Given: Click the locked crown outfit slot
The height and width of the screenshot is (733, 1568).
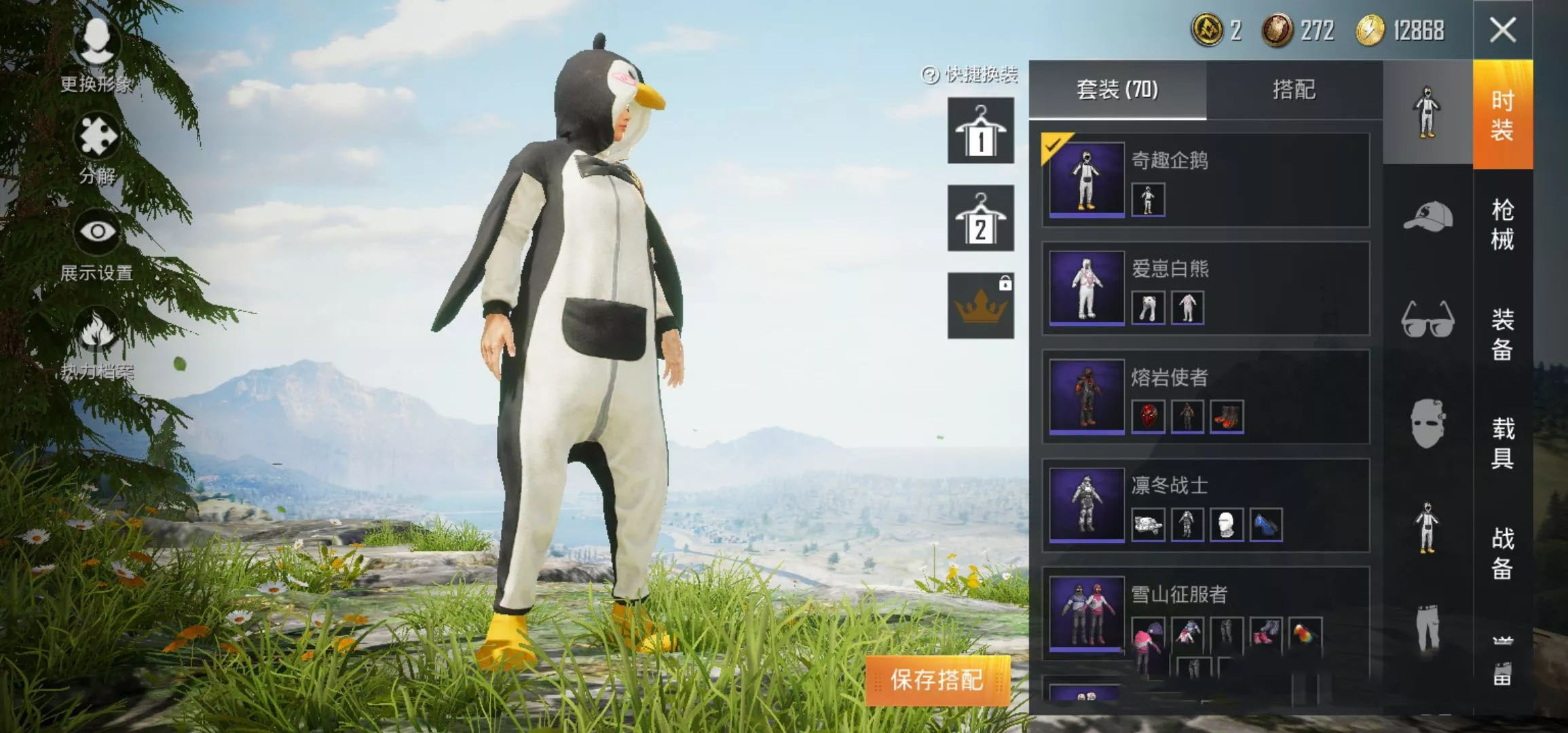Looking at the screenshot, I should 980,306.
